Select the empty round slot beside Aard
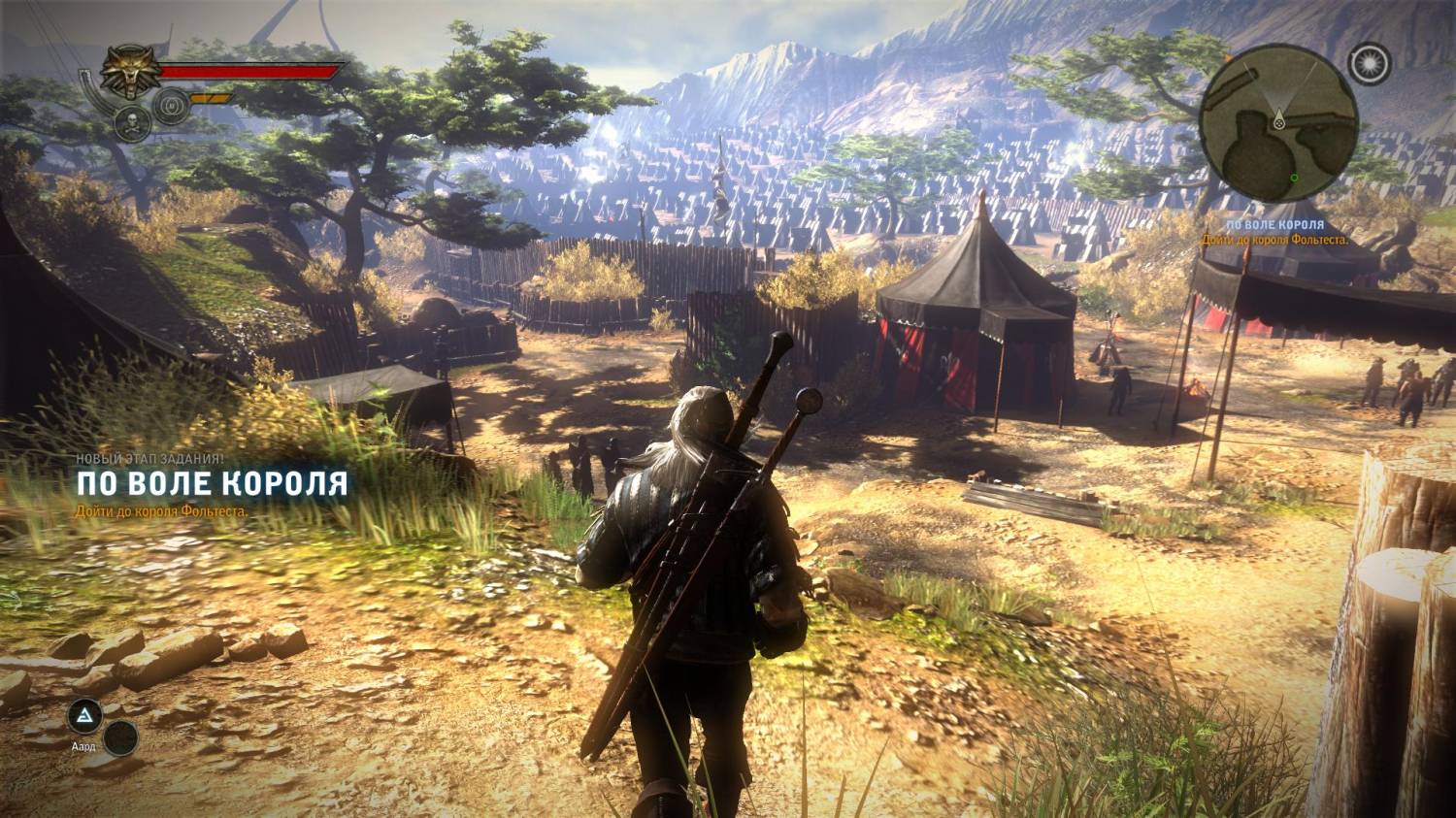1456x818 pixels. click(x=120, y=738)
